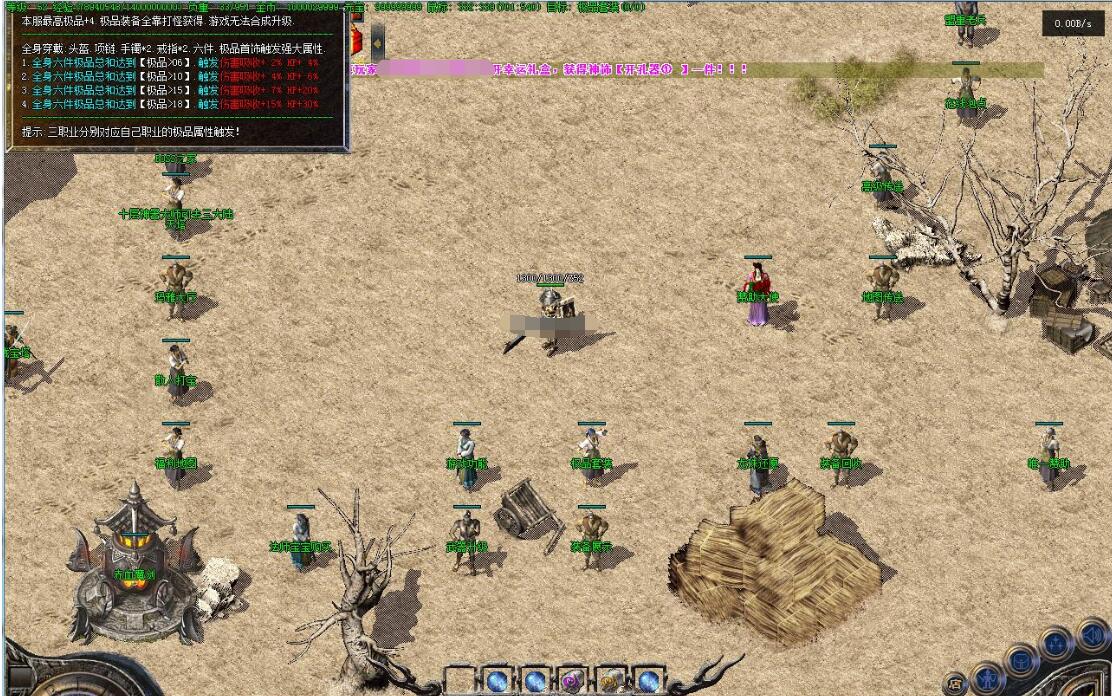Open the armor-shaped equipment button
The image size is (1112, 696).
click(x=1020, y=661)
